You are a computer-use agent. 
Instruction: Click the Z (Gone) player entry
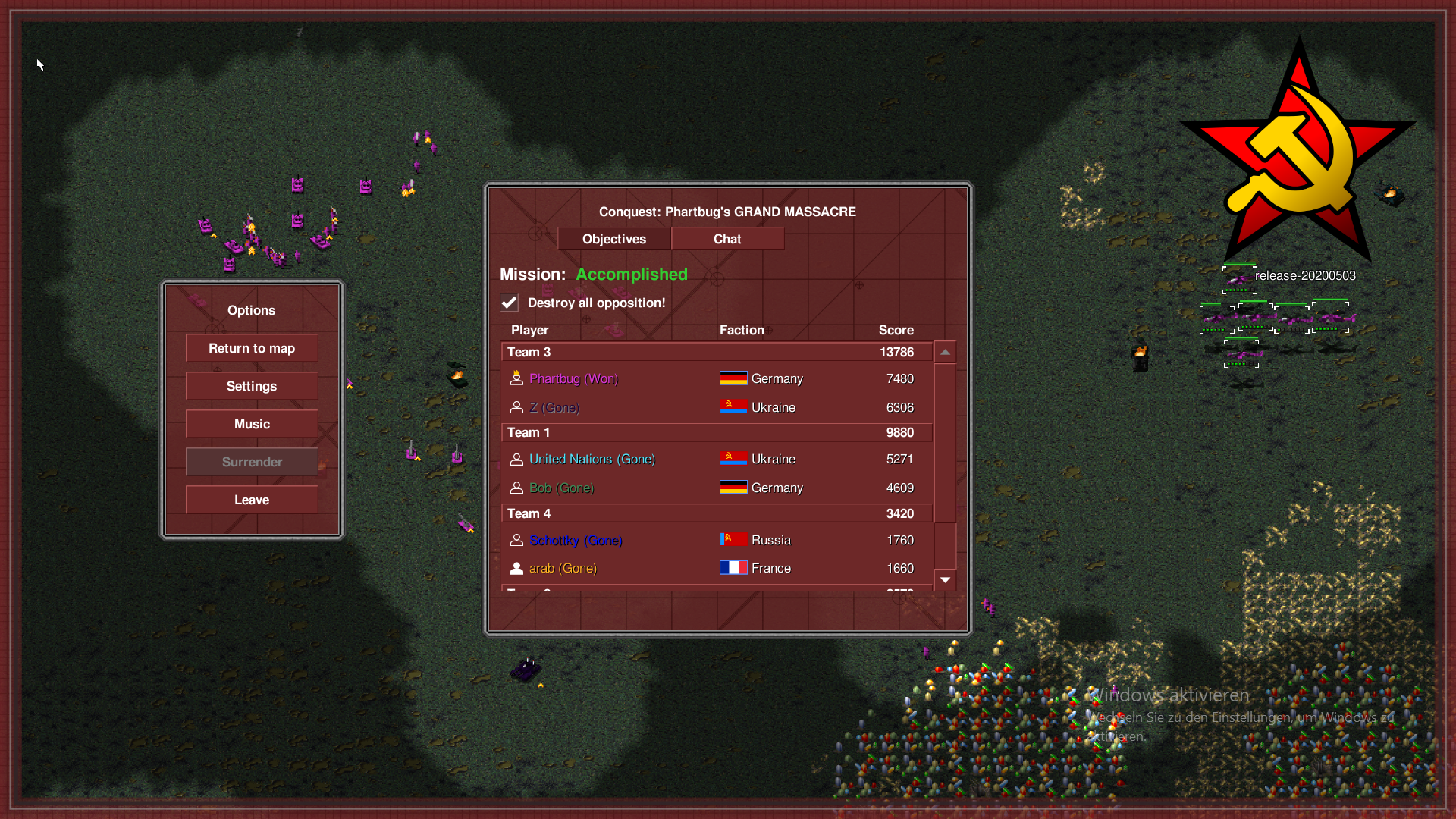[x=554, y=407]
